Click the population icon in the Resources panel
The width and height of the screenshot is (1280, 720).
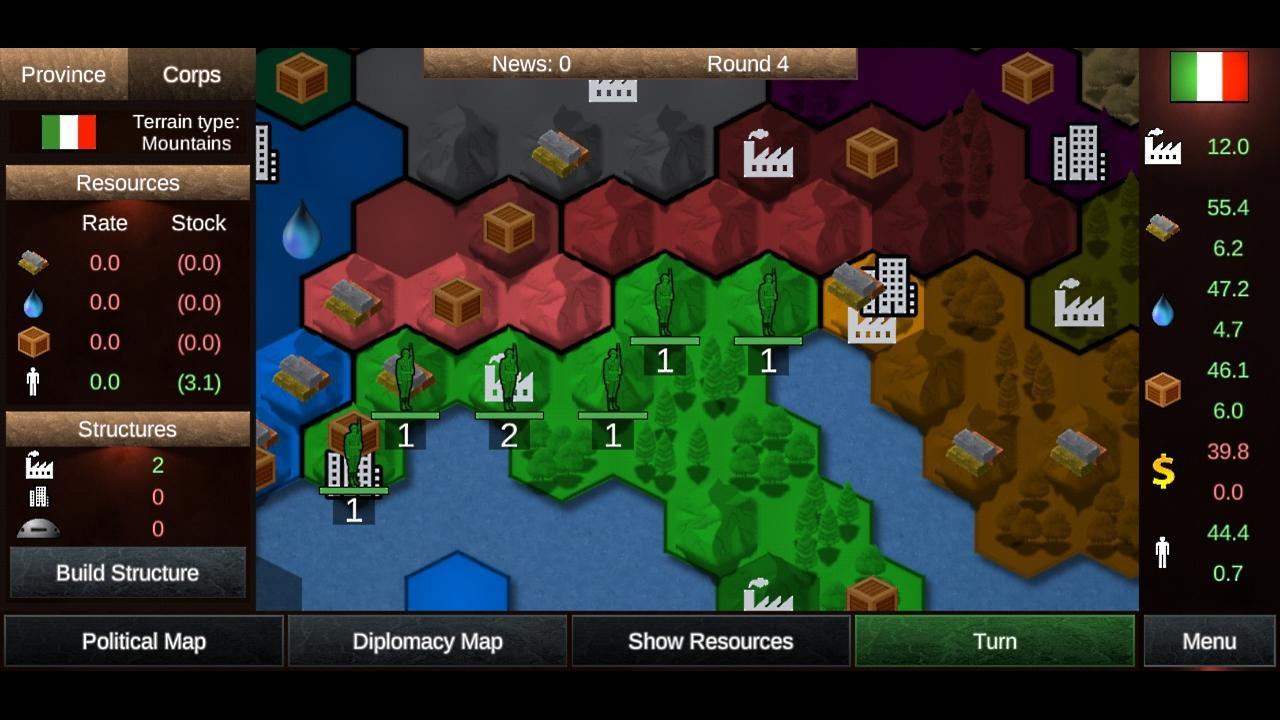point(31,381)
